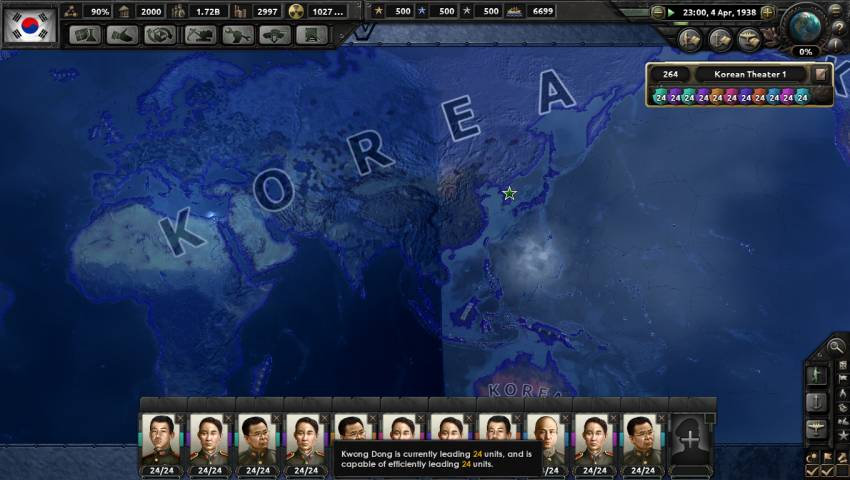
Task: Add a new army with the plus silhouette
Action: coord(691,437)
